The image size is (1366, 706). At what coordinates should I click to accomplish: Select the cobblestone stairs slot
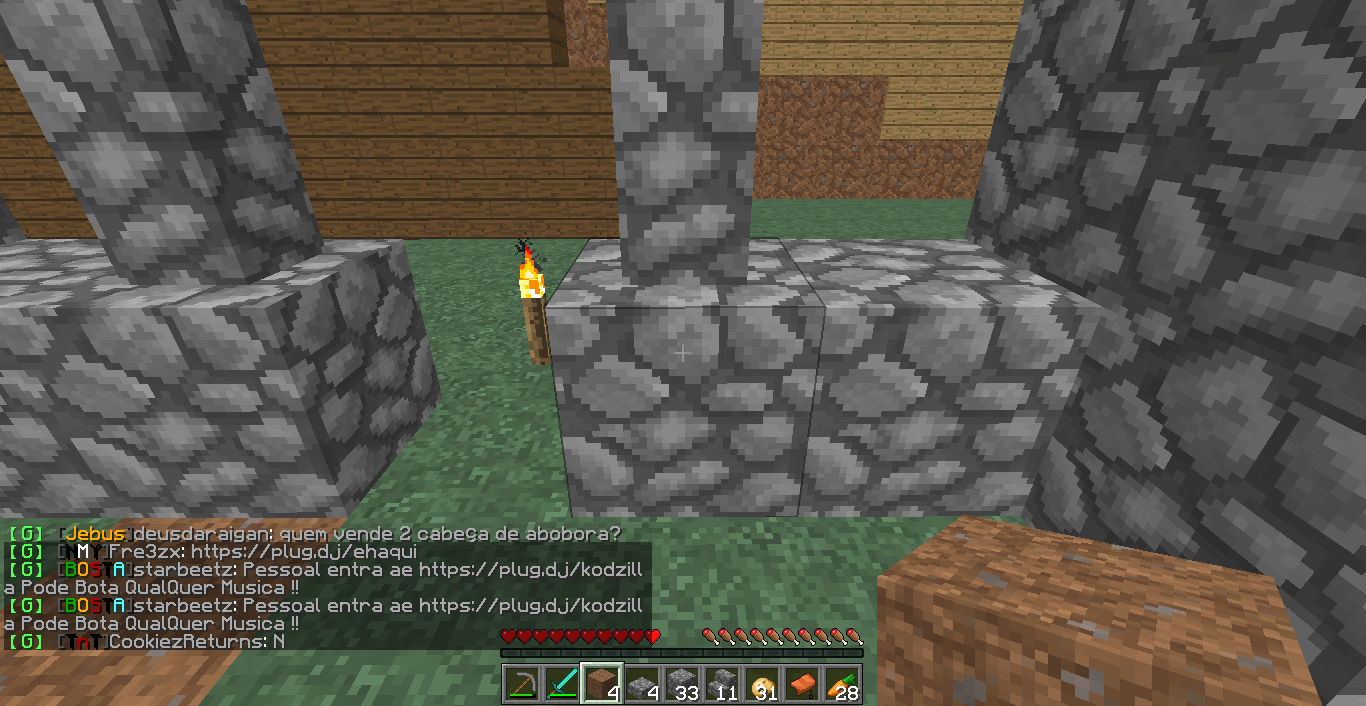(x=722, y=685)
